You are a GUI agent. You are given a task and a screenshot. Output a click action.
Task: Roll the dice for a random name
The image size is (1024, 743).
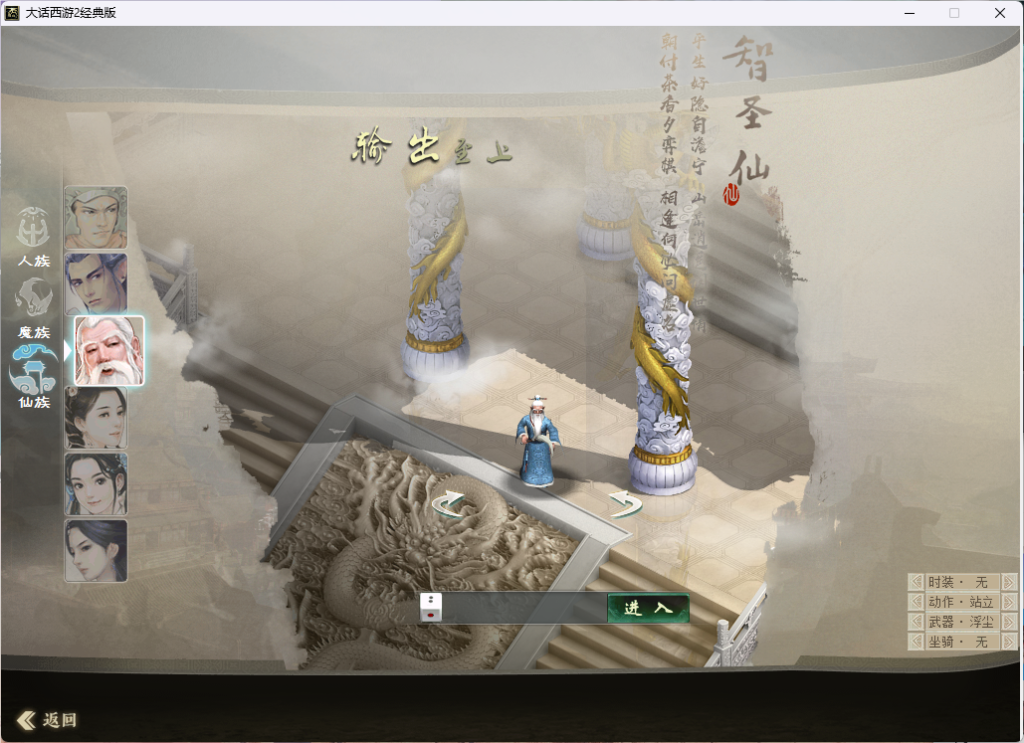pyautogui.click(x=431, y=607)
